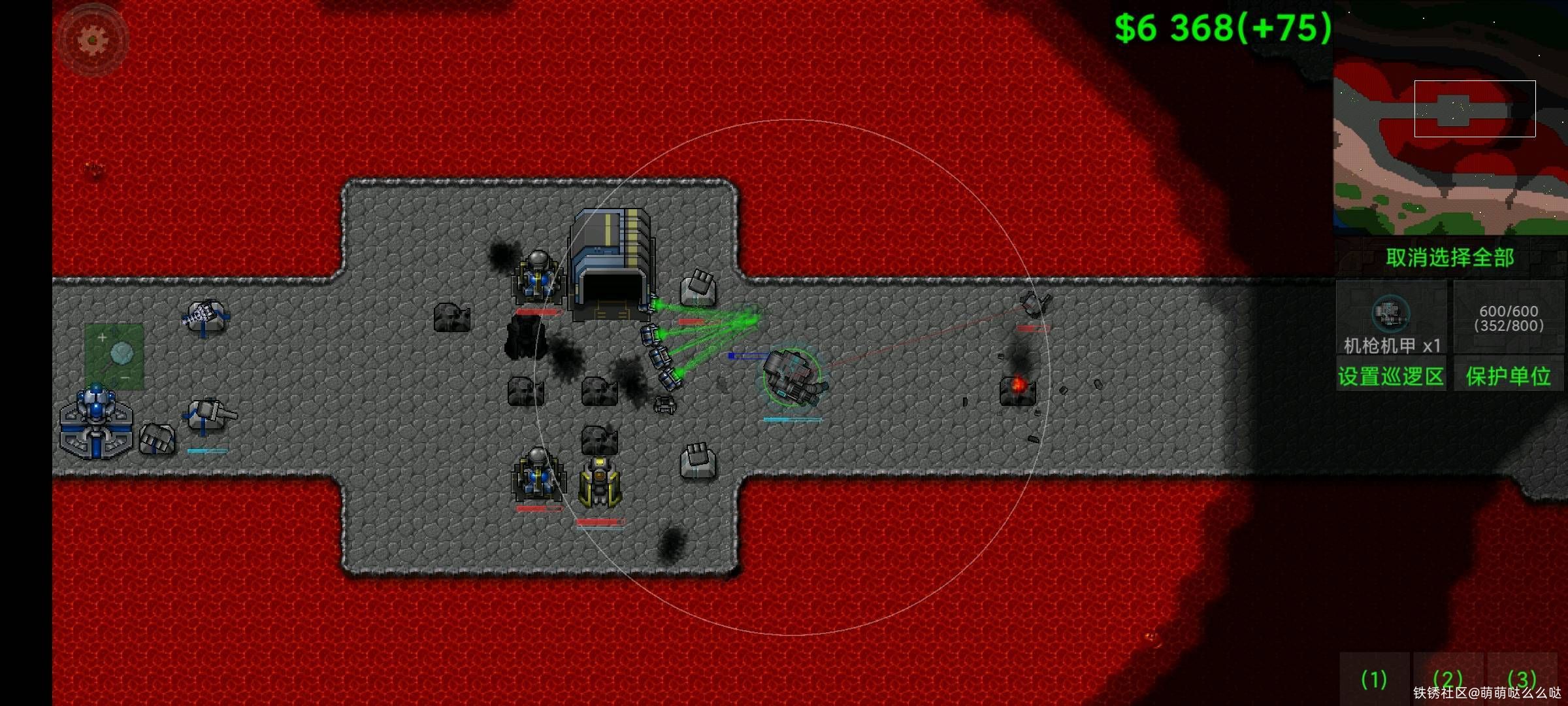This screenshot has height=706, width=1568.
Task: Open the gear settings menu
Action: click(93, 39)
